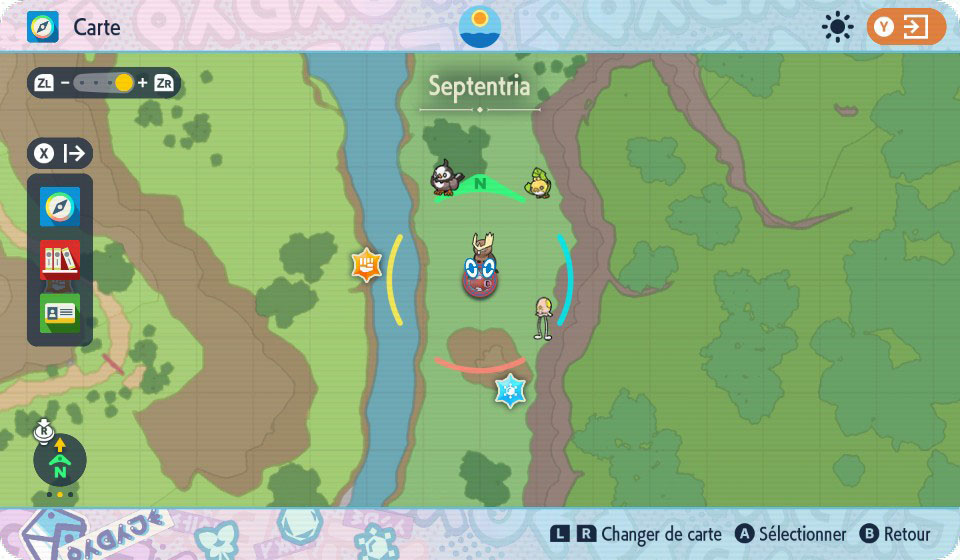Select the tall pale long-legged Pokémon marker
This screenshot has width=960, height=560.
point(543,317)
